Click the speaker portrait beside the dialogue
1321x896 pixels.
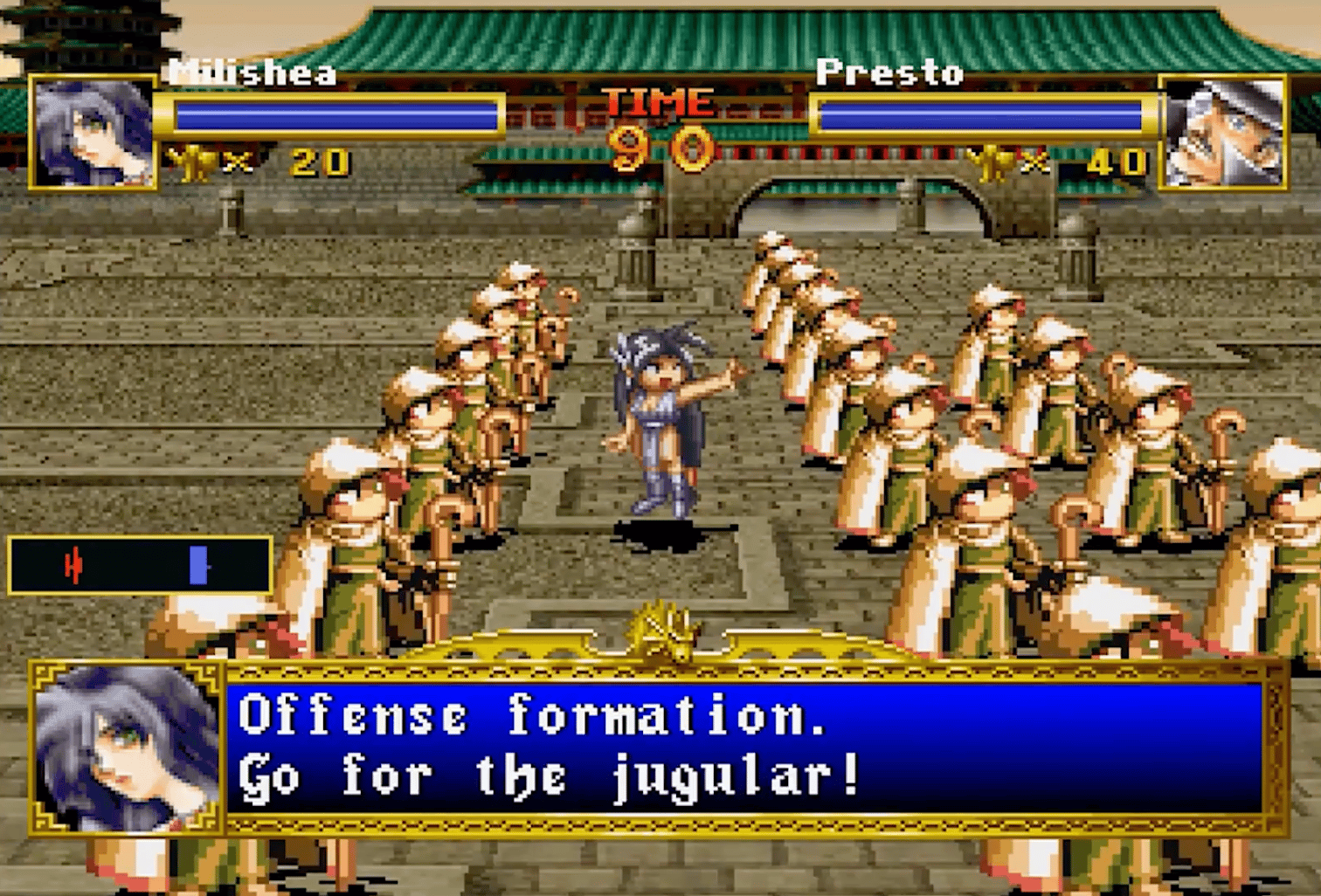pyautogui.click(x=128, y=748)
